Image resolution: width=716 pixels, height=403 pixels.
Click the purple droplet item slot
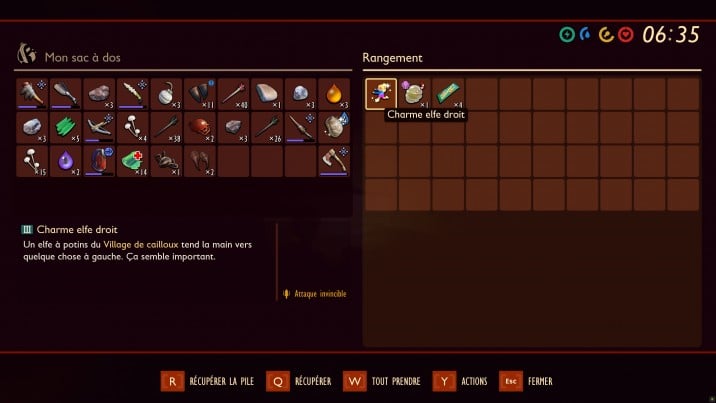pos(66,160)
